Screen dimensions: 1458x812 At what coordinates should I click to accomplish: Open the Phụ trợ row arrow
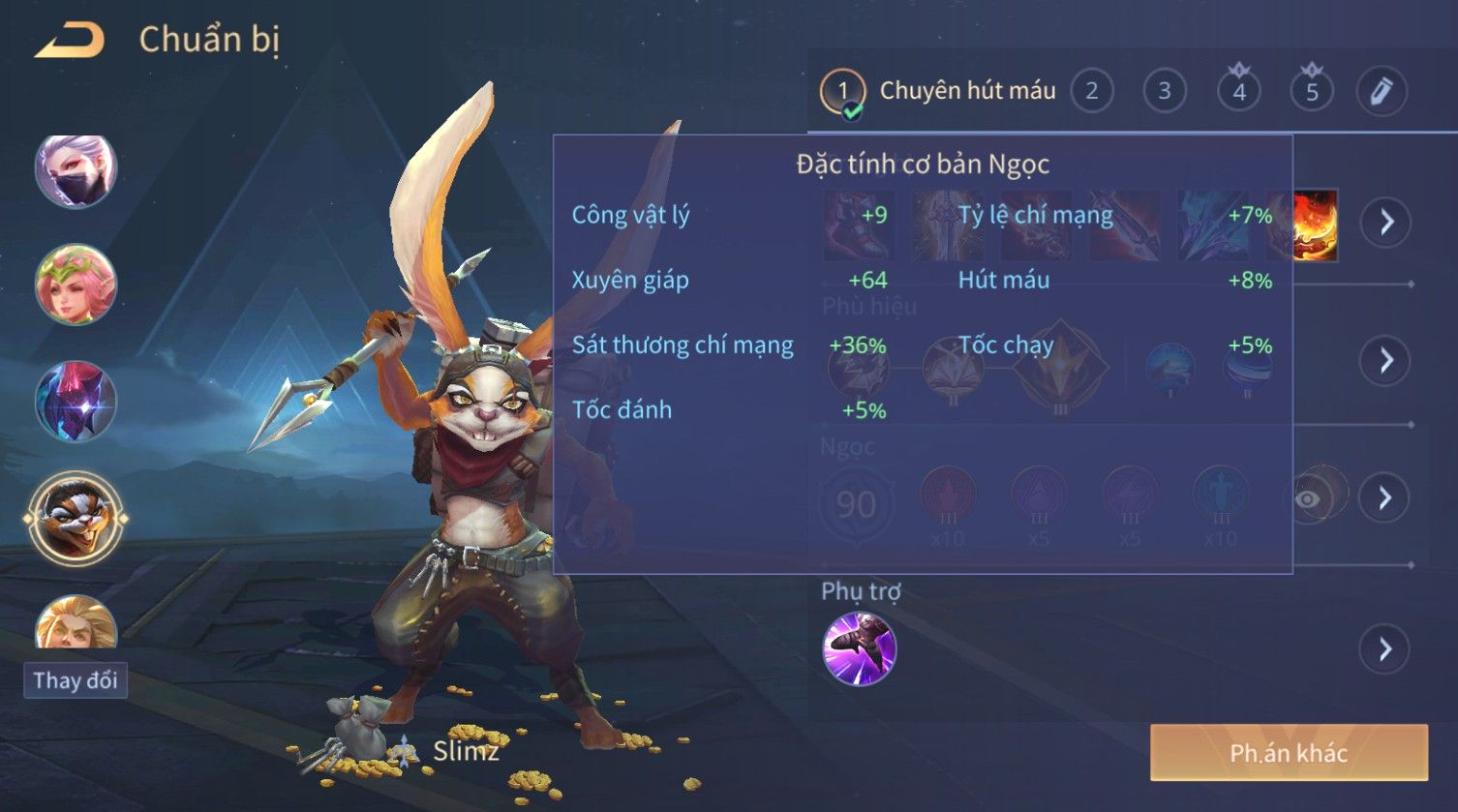click(1384, 649)
